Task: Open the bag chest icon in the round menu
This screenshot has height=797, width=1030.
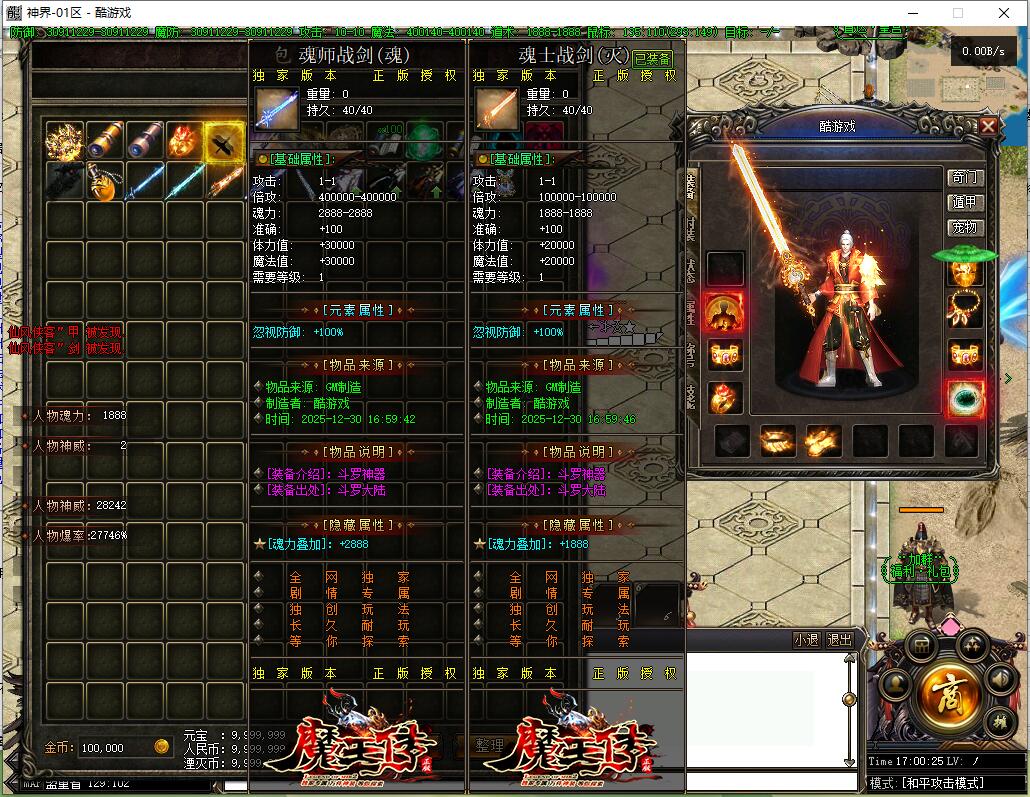Action: 921,645
